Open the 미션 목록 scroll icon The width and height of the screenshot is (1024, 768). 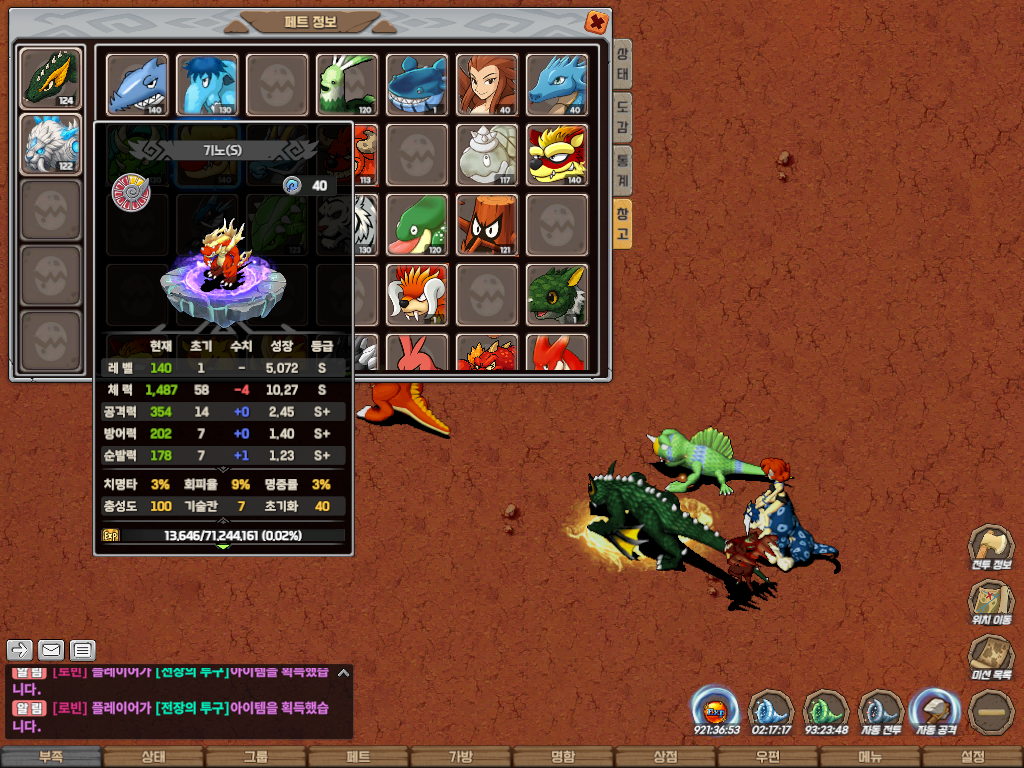point(991,657)
